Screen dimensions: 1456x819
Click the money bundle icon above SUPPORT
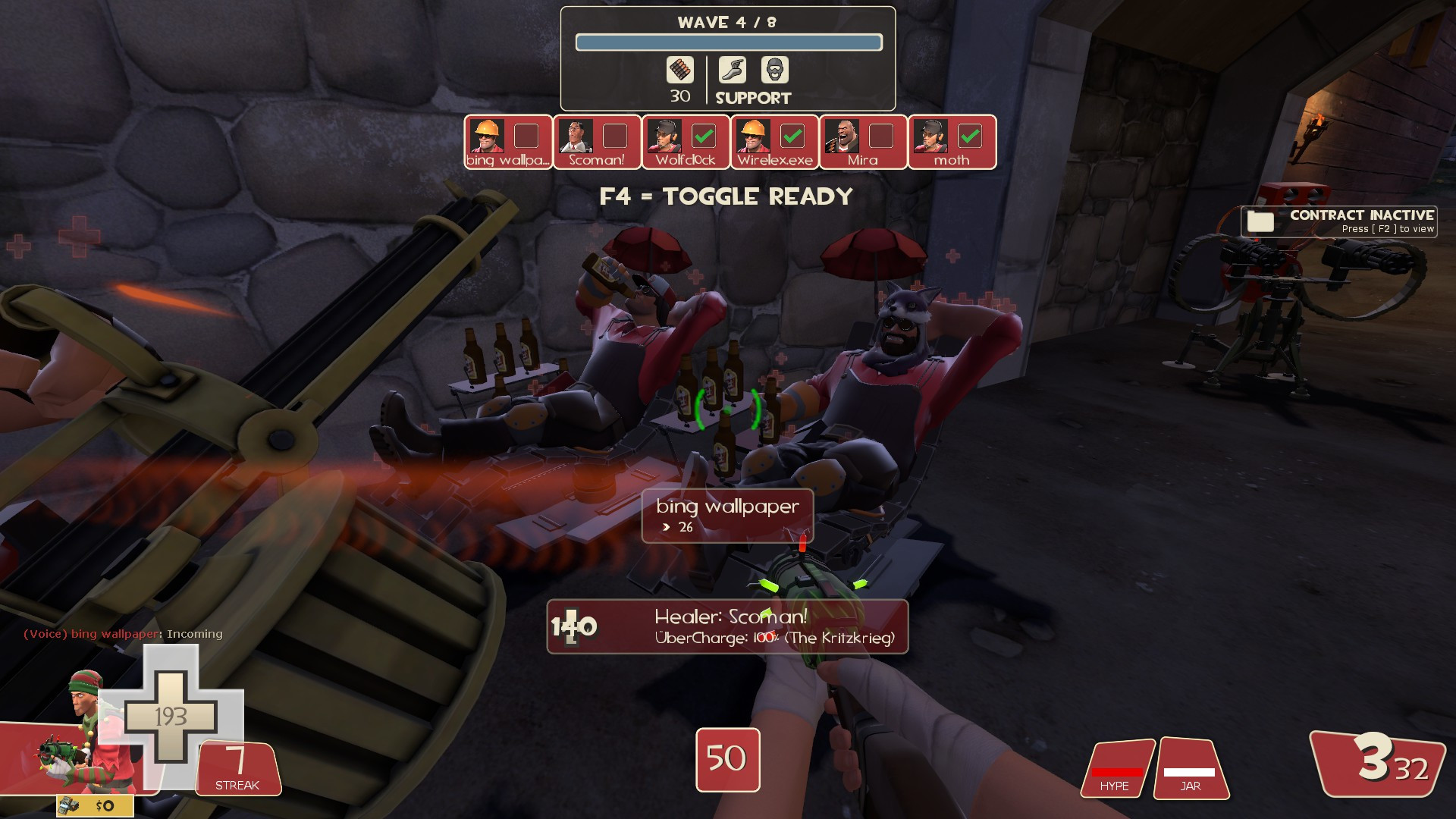[x=680, y=71]
